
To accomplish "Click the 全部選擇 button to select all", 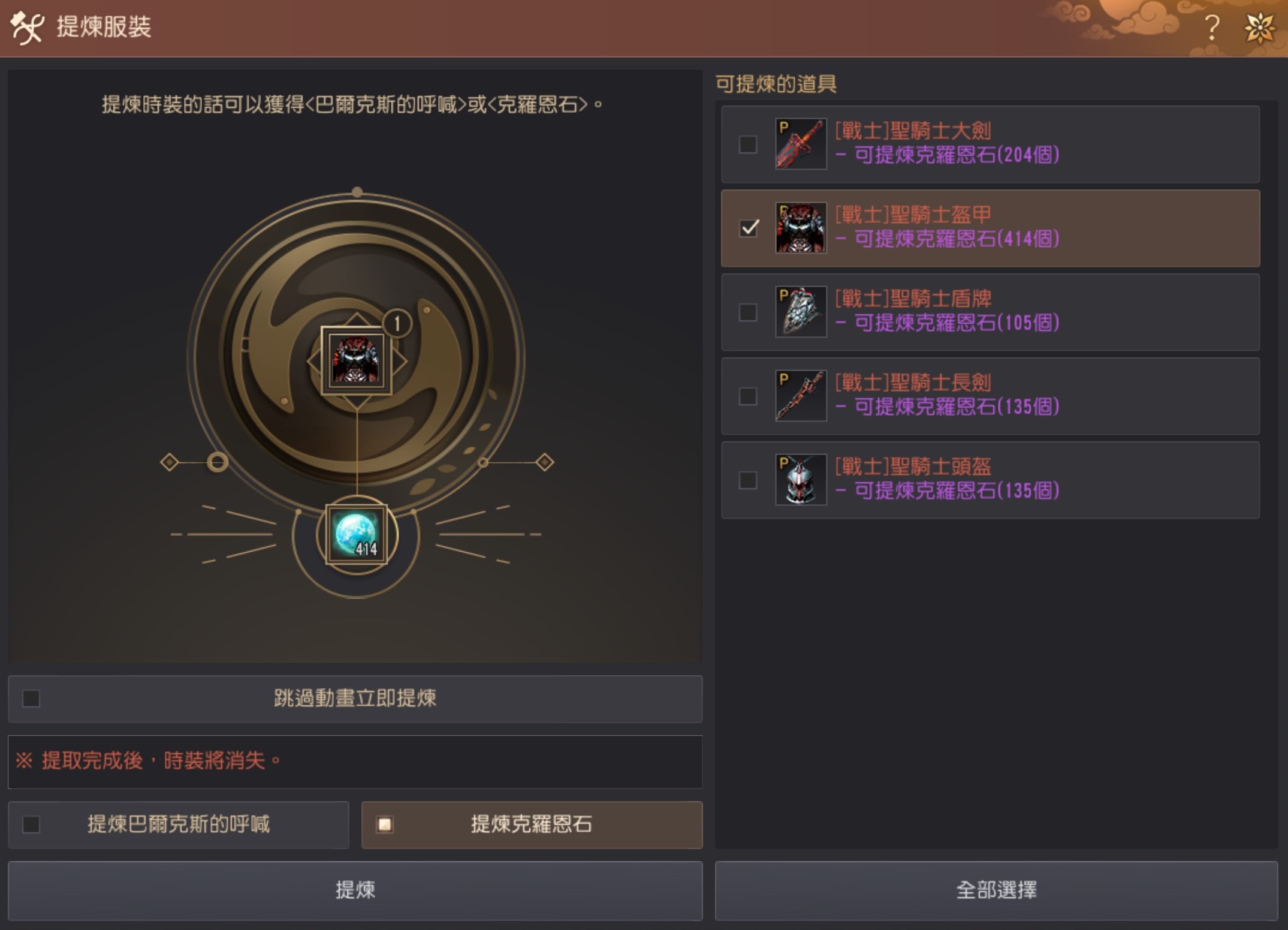I will tap(998, 891).
